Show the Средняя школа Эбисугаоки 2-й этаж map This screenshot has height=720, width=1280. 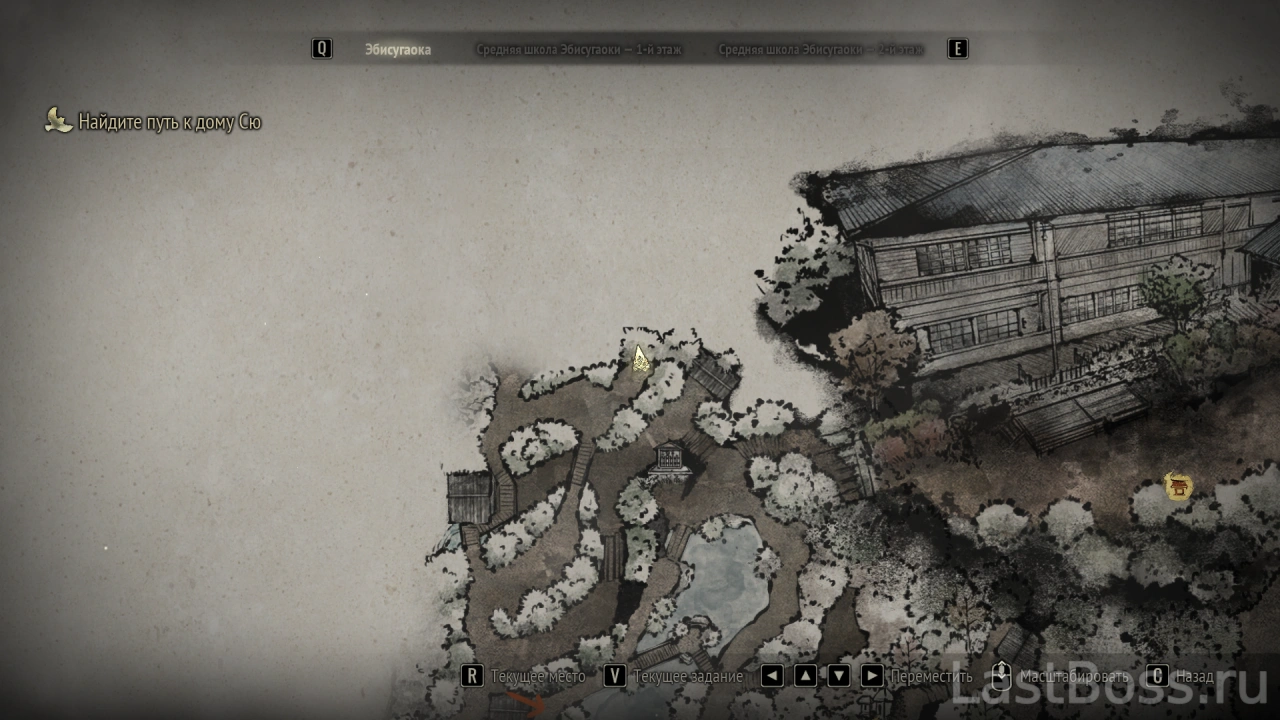[820, 49]
